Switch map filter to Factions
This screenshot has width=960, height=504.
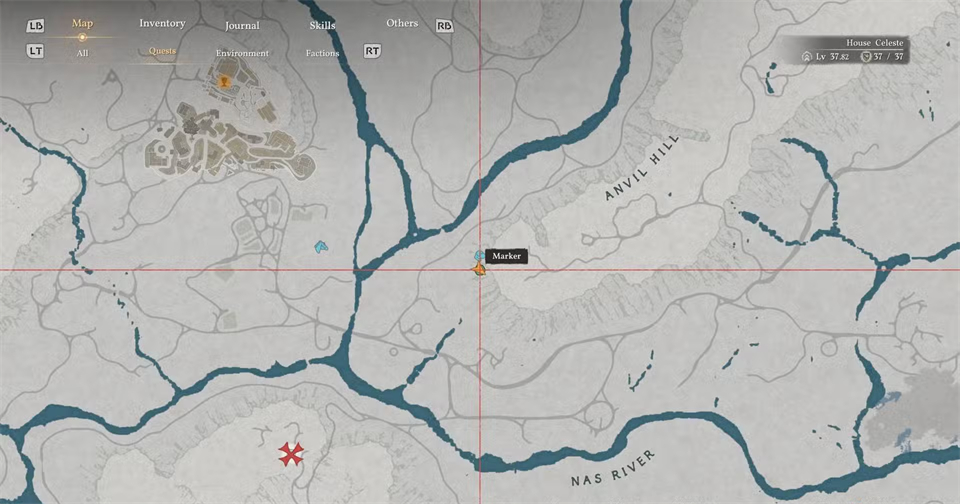(x=322, y=53)
